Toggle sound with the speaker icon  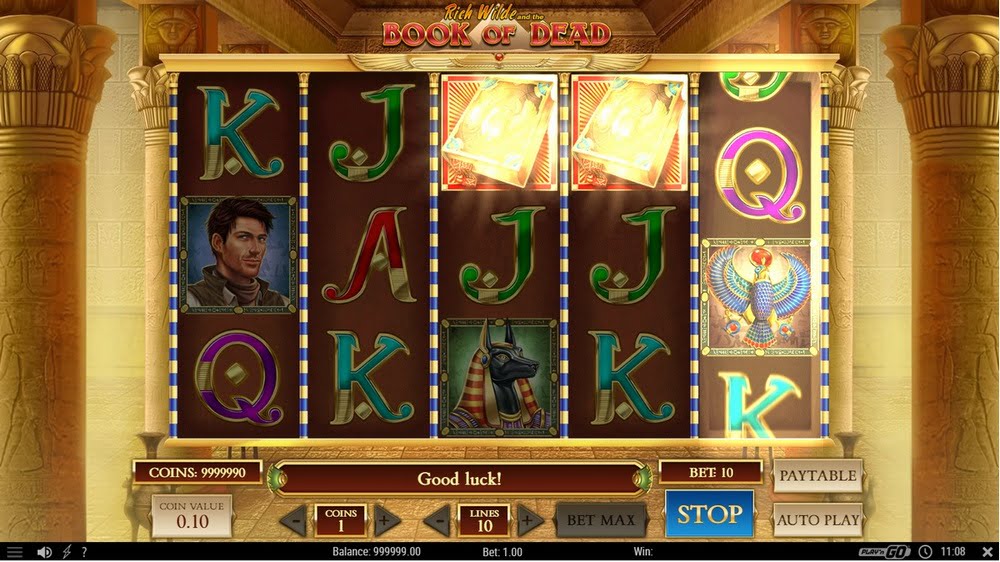(44, 552)
